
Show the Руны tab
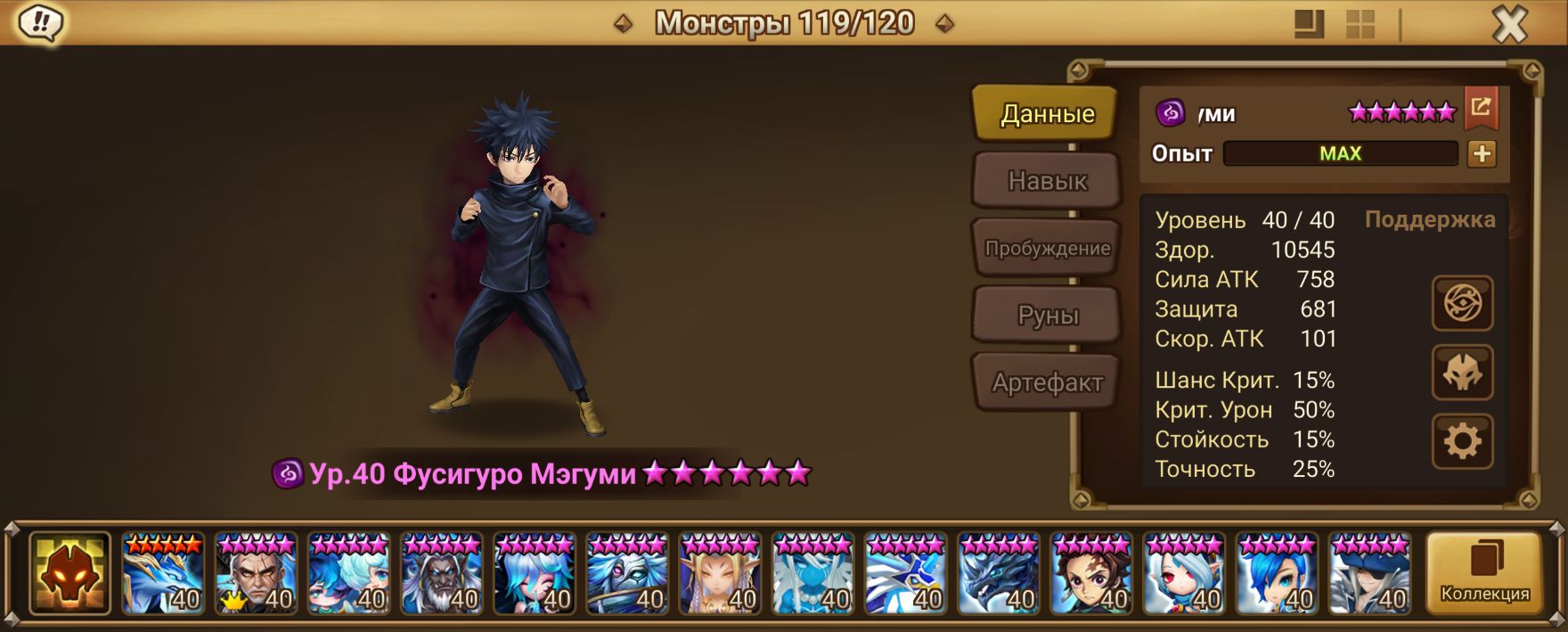point(1047,315)
